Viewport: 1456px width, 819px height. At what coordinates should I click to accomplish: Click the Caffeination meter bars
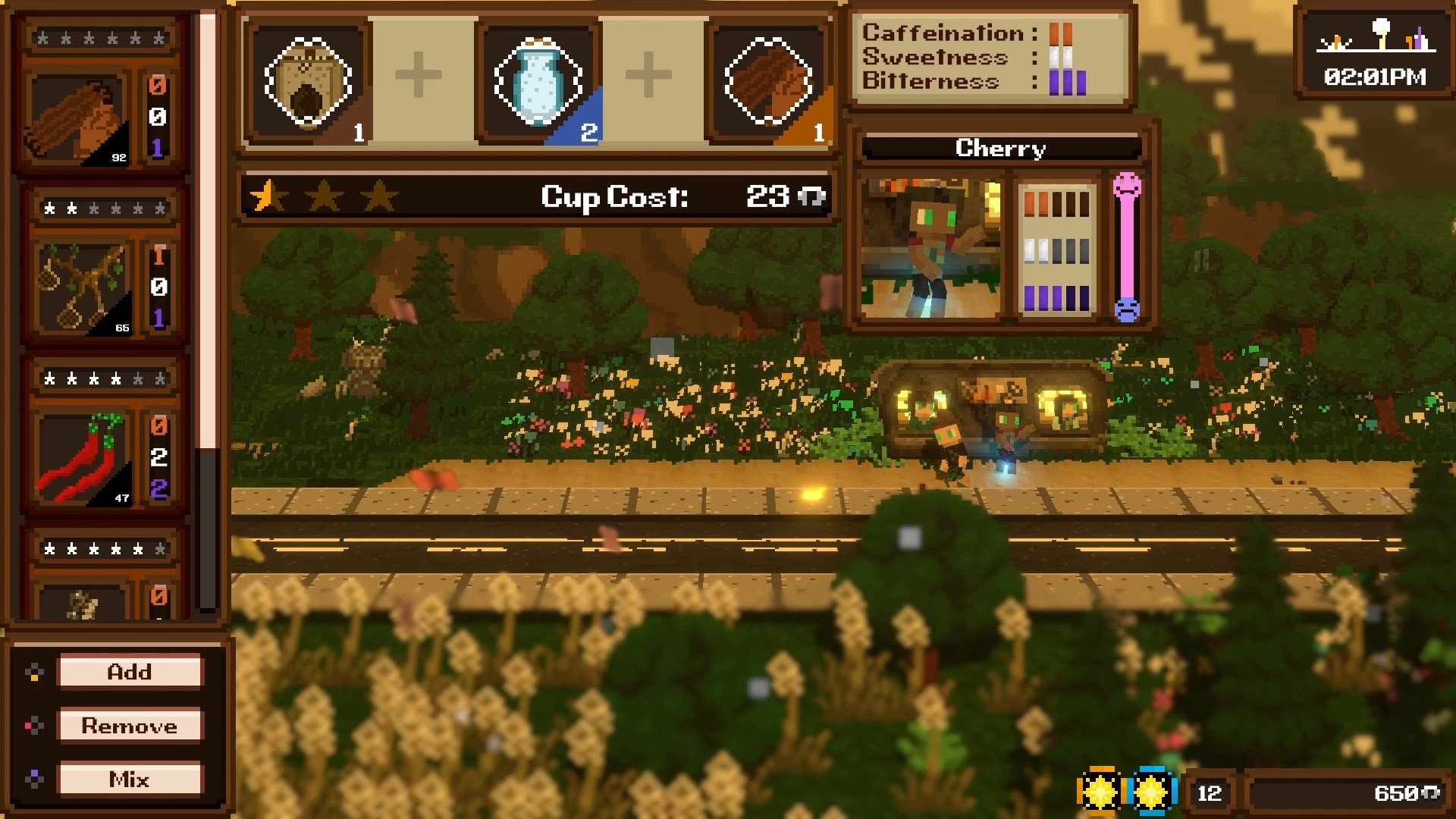(x=1061, y=33)
